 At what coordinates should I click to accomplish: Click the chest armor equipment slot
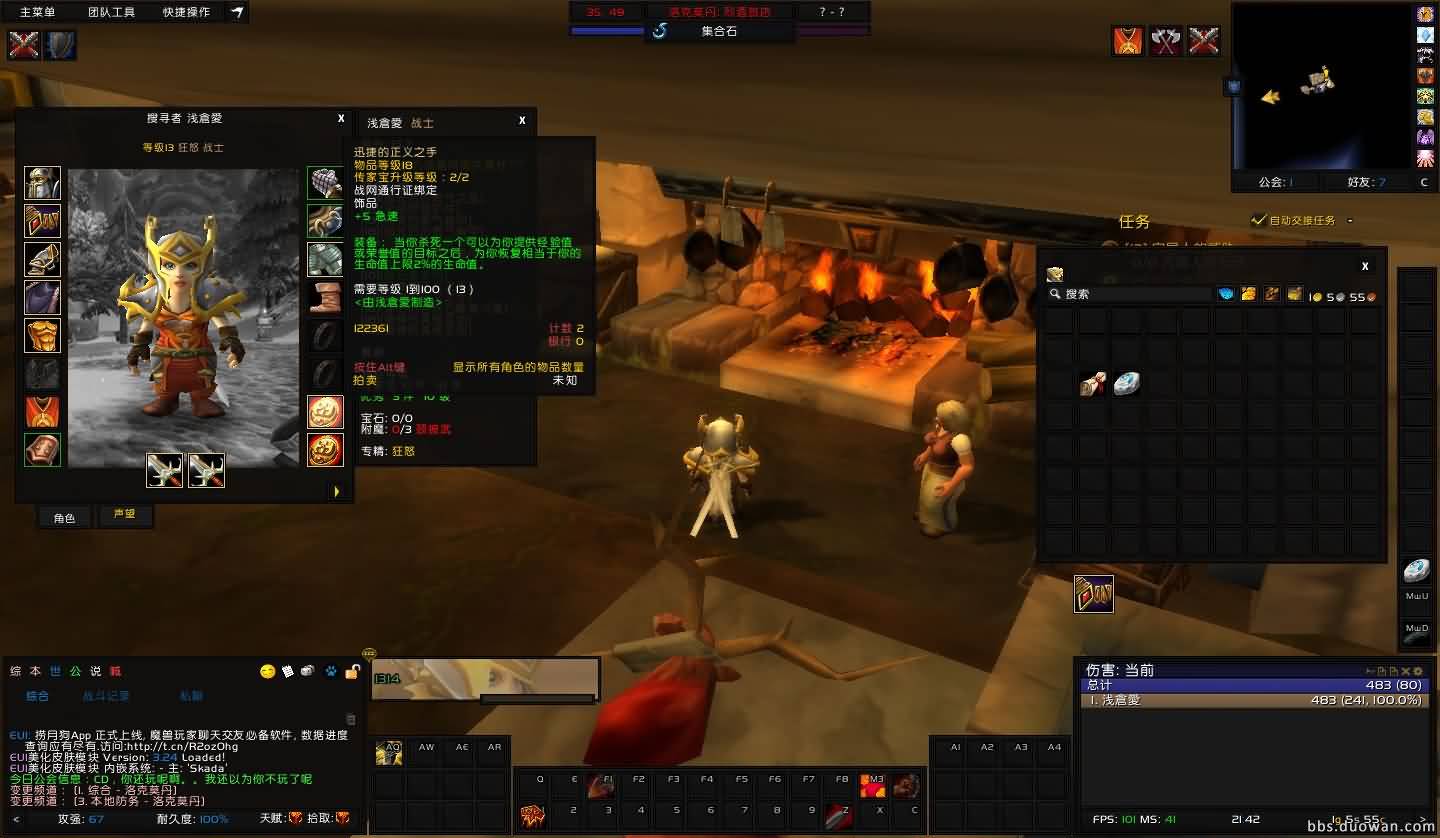[42, 335]
